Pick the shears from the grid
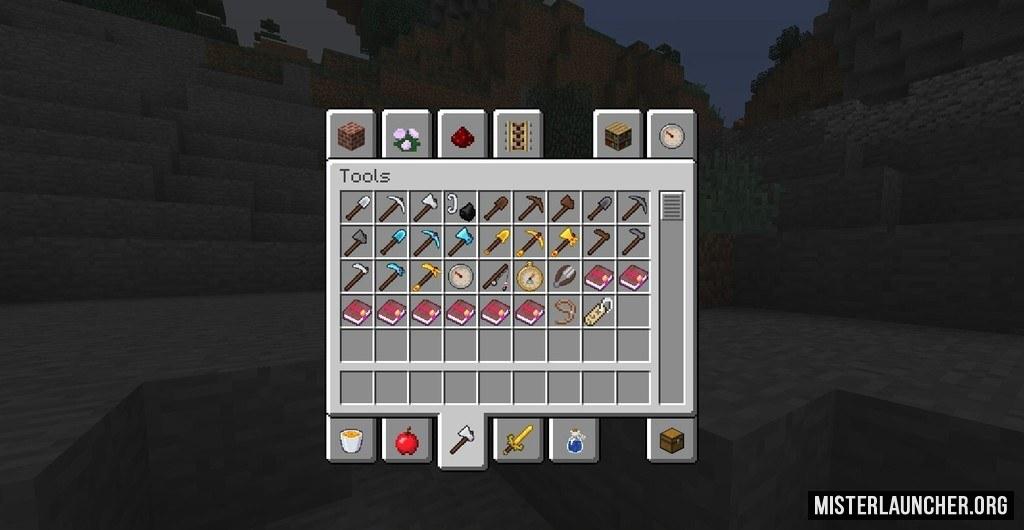 click(x=564, y=276)
